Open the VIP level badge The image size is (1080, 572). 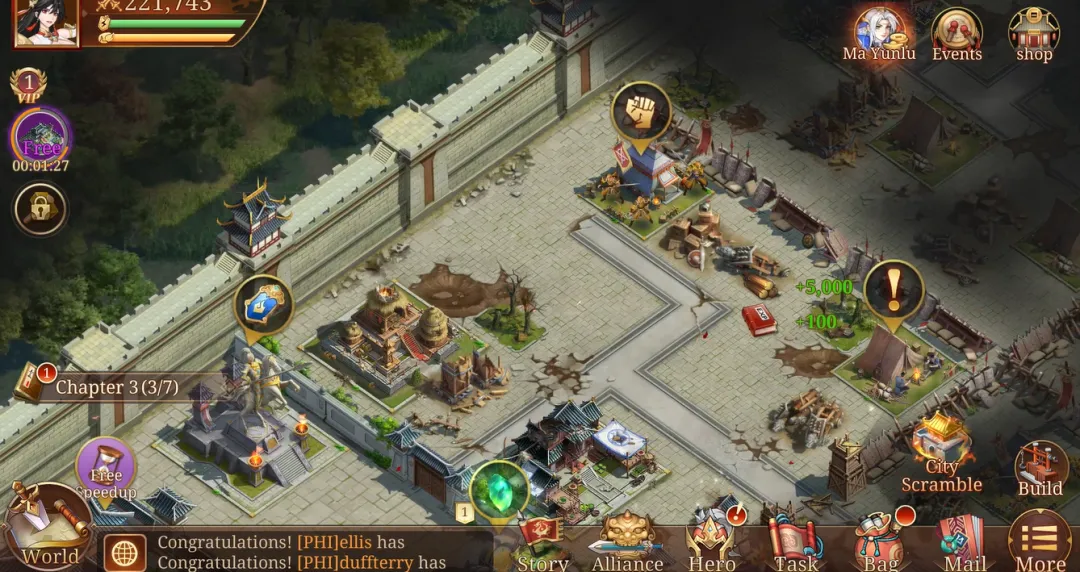(x=28, y=86)
